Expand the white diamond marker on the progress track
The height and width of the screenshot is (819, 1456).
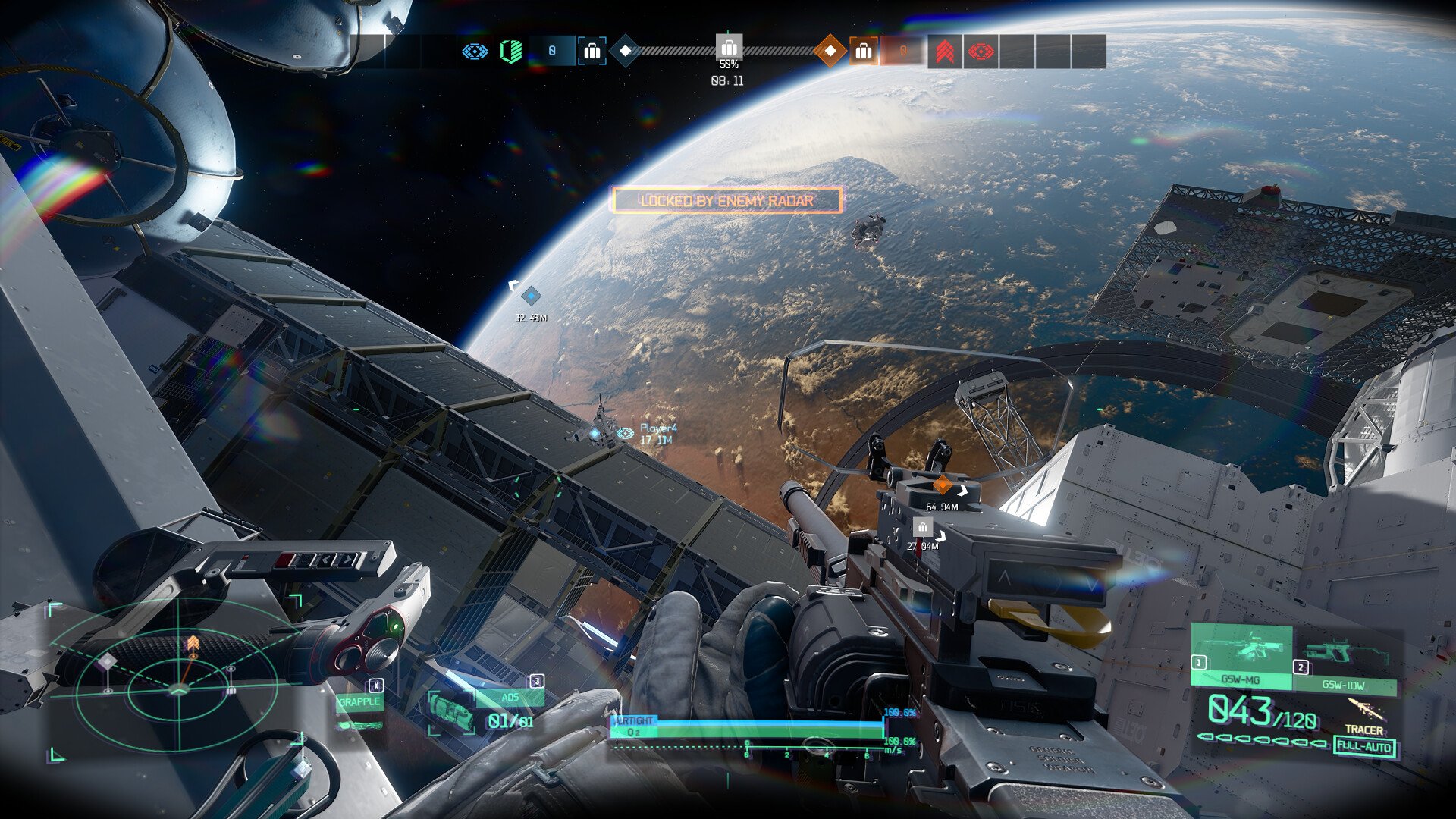(x=626, y=50)
